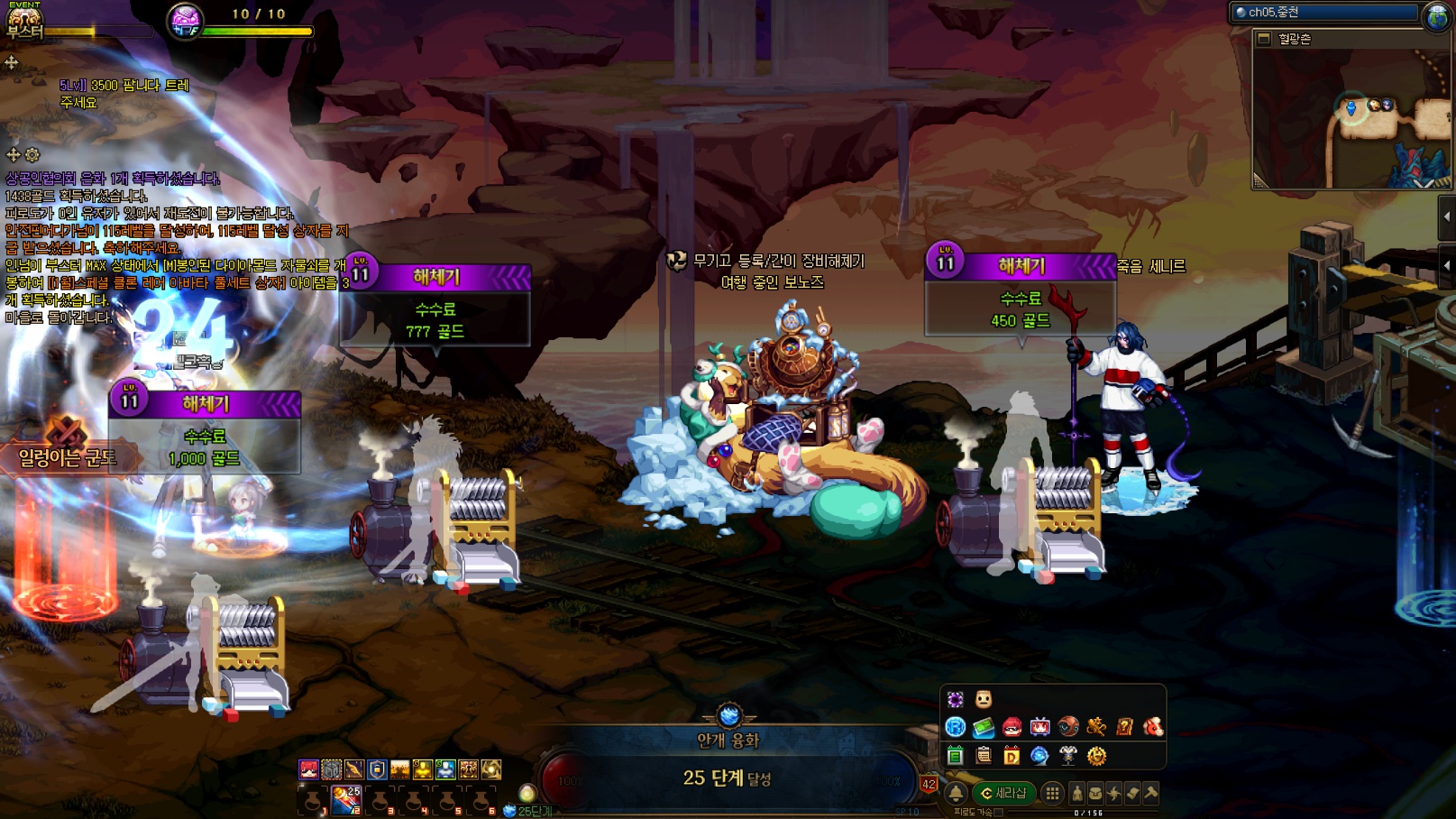Select the red TV face icon
1456x819 pixels.
[1039, 727]
